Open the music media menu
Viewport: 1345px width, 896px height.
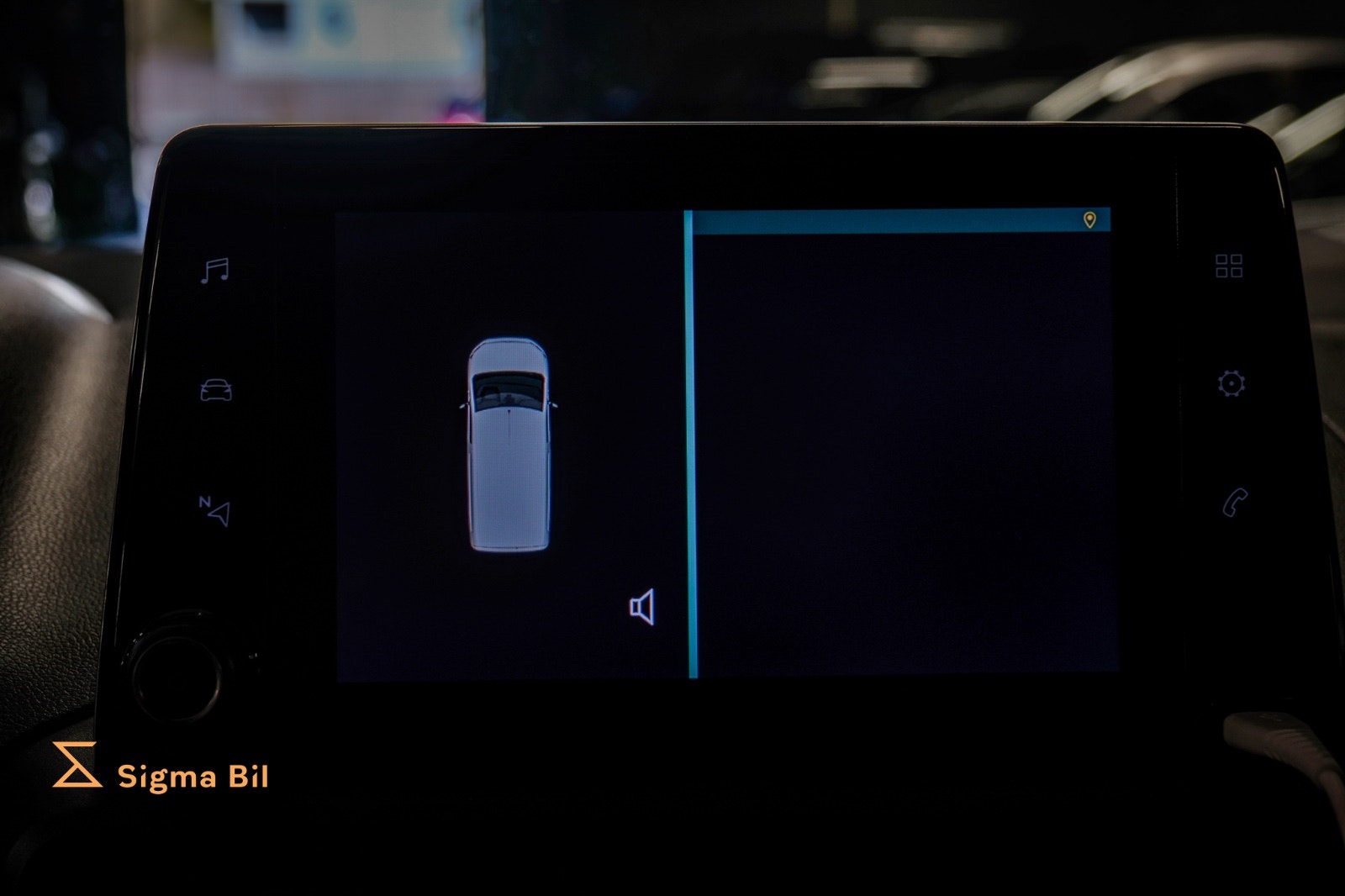215,271
